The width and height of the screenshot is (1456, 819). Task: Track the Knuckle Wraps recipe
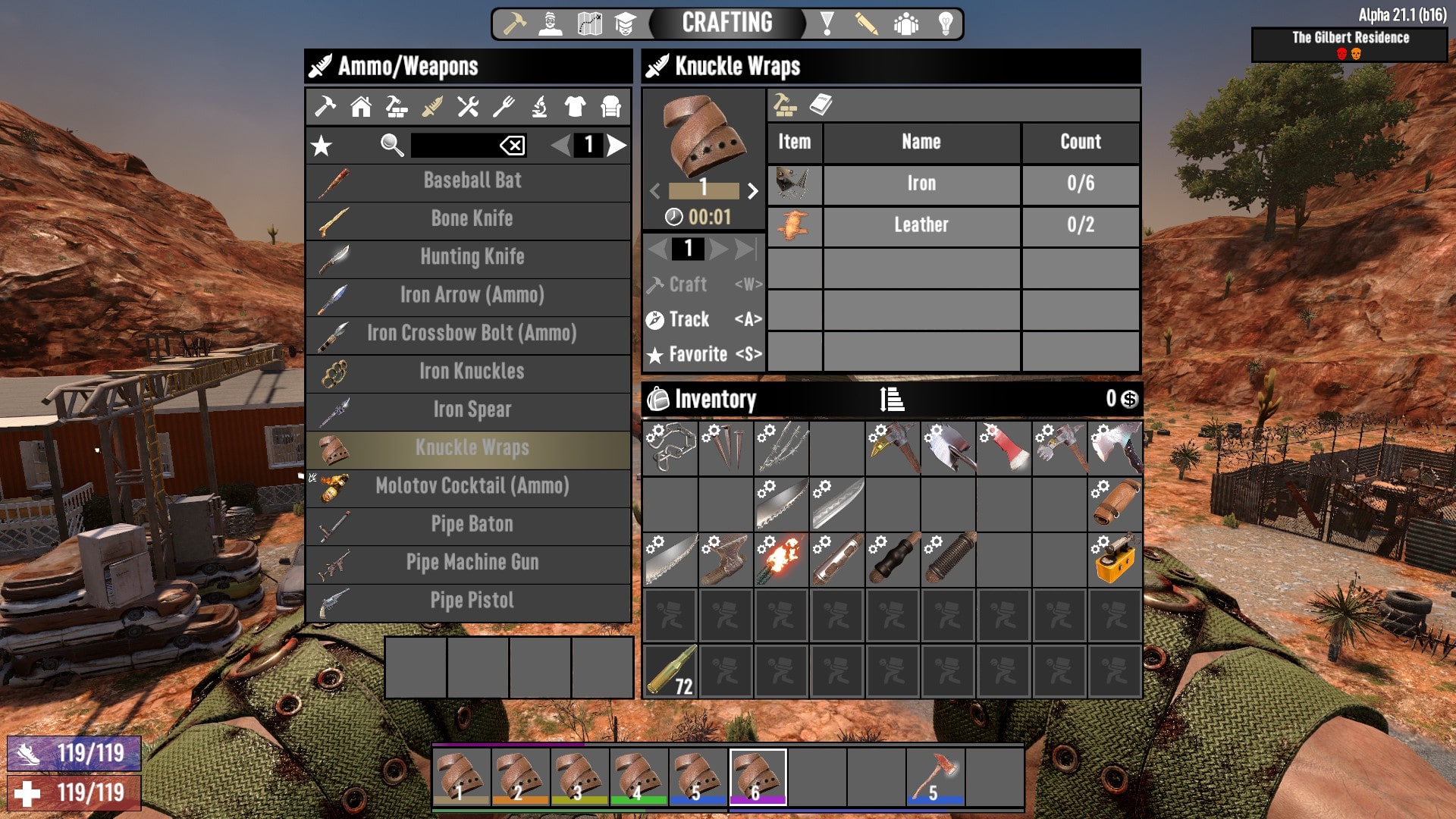pyautogui.click(x=703, y=319)
